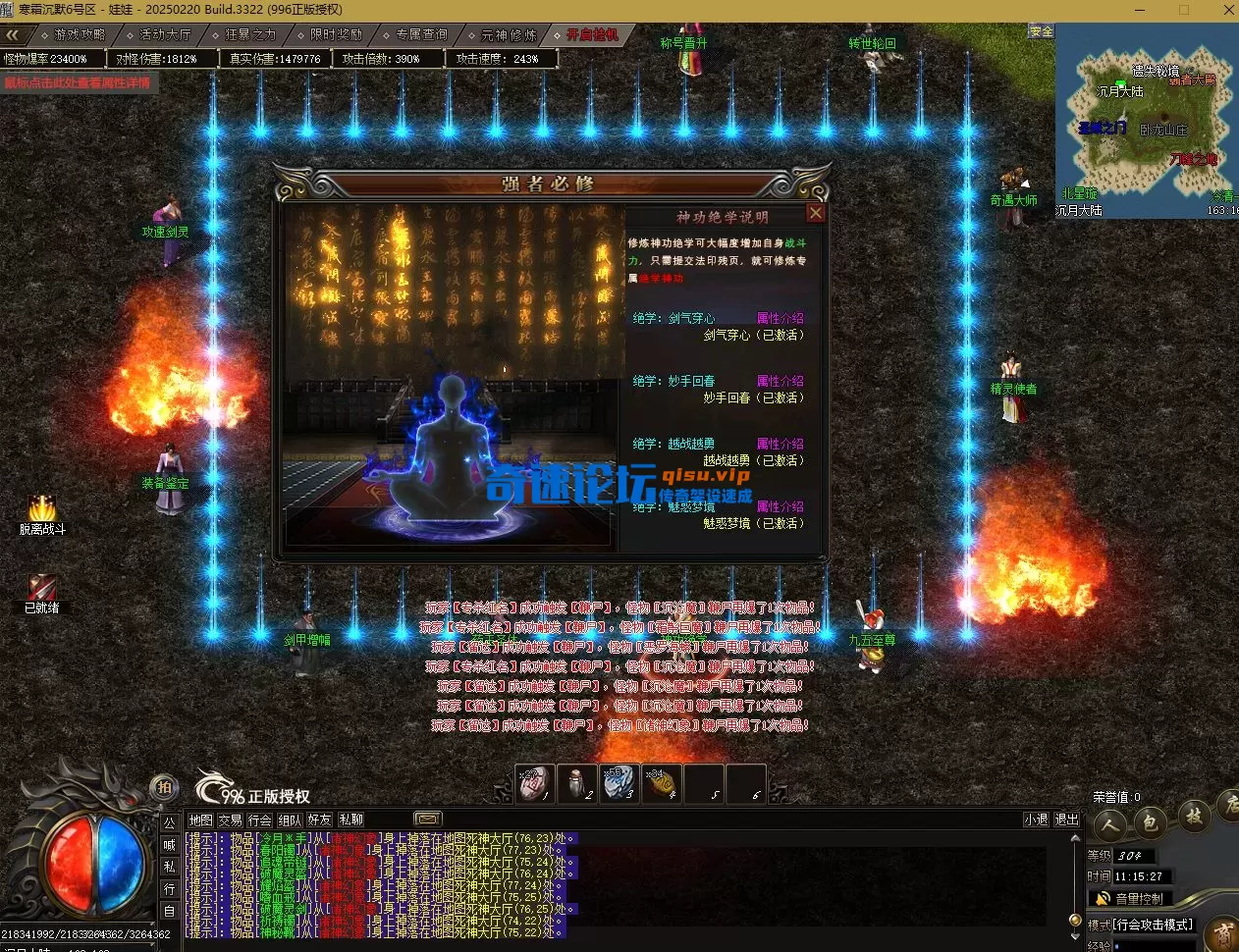Click the minimap in the corner
This screenshot has height=952, width=1239.
click(1145, 120)
